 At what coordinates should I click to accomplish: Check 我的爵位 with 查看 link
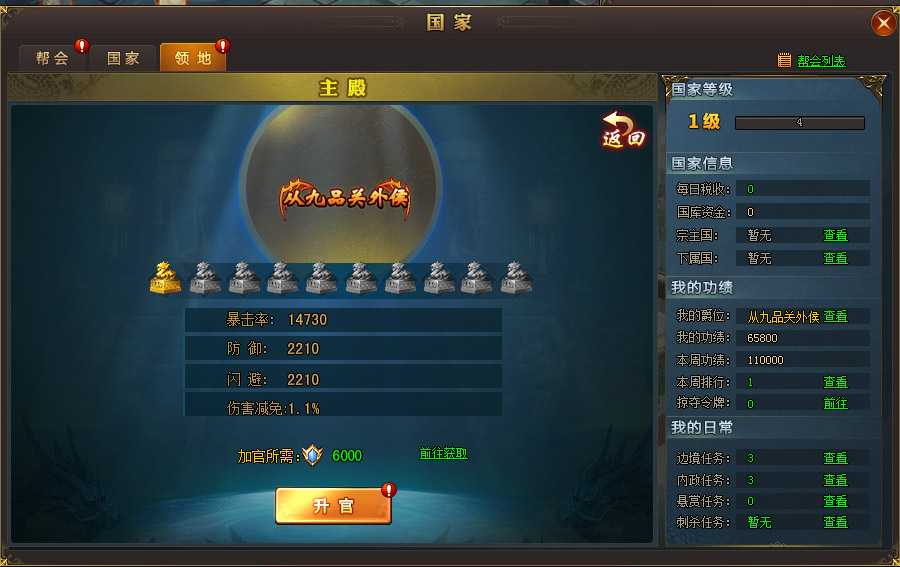[x=835, y=317]
